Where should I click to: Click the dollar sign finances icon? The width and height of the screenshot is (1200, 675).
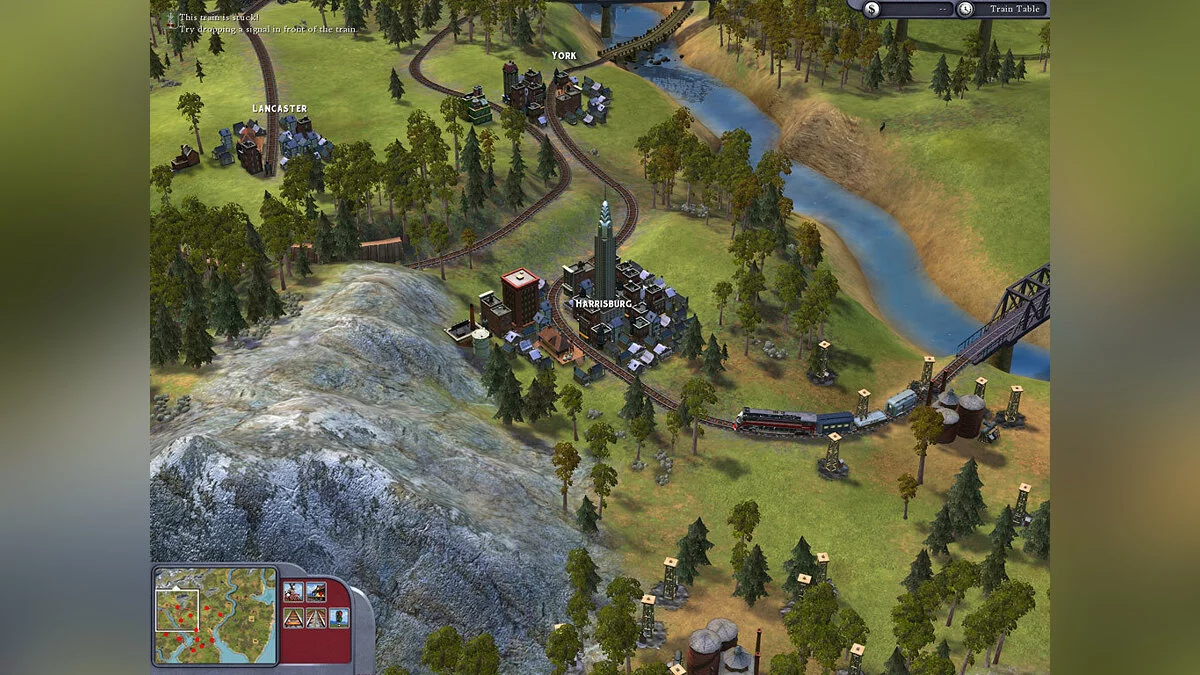coord(872,9)
